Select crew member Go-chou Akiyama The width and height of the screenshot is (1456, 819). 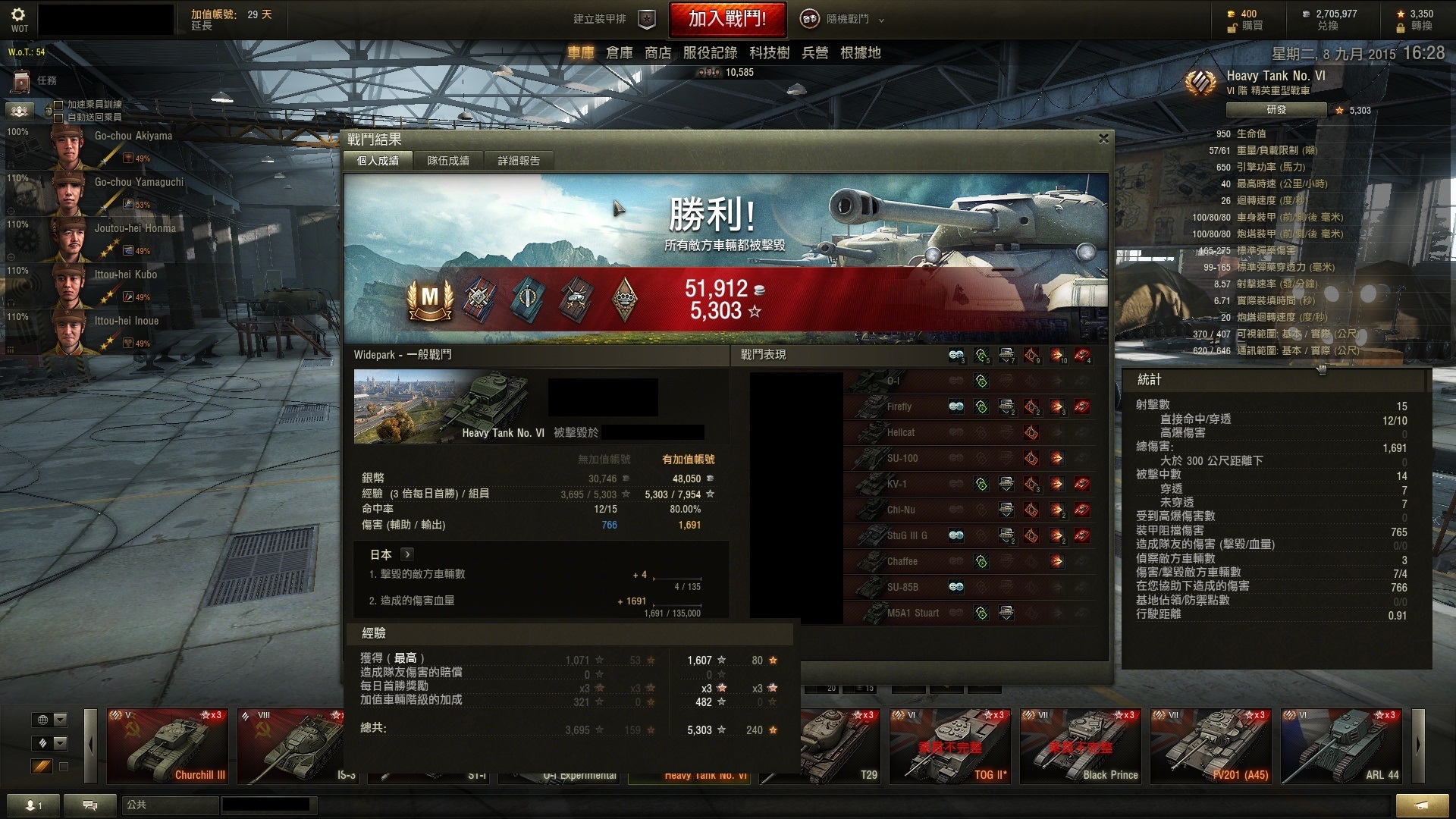tap(114, 146)
